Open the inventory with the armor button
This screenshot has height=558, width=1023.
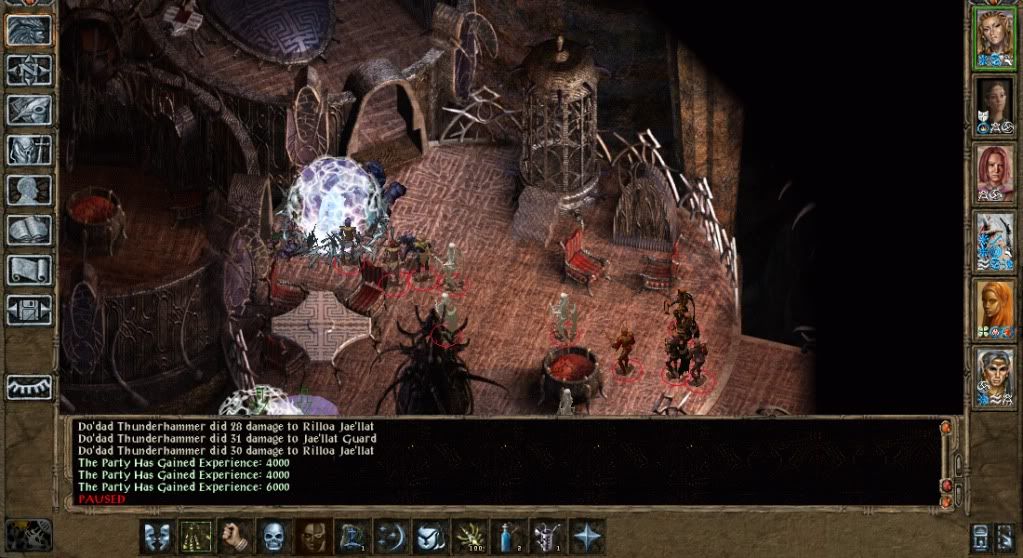29,150
